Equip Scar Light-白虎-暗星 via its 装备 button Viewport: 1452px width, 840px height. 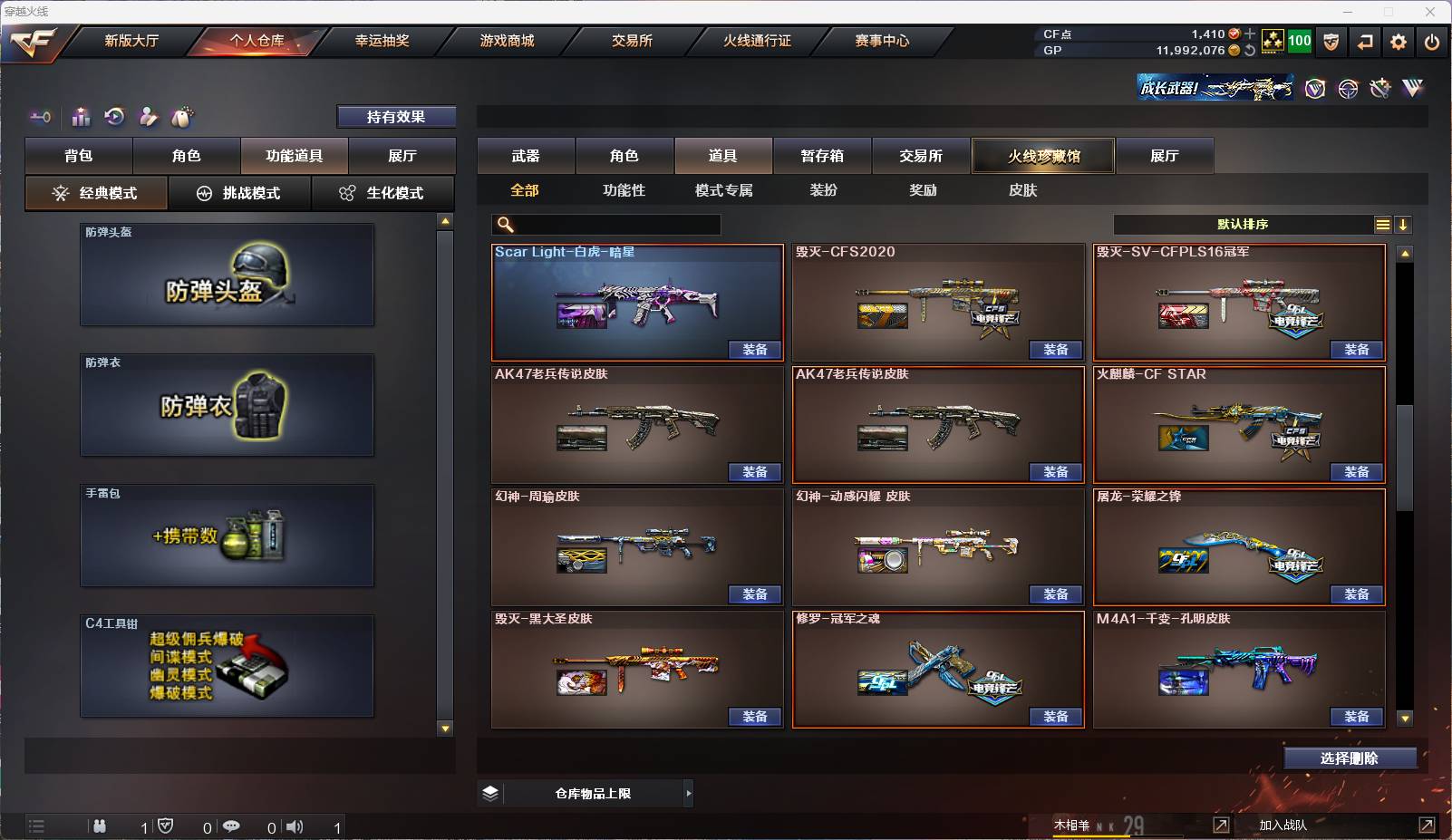[x=755, y=350]
